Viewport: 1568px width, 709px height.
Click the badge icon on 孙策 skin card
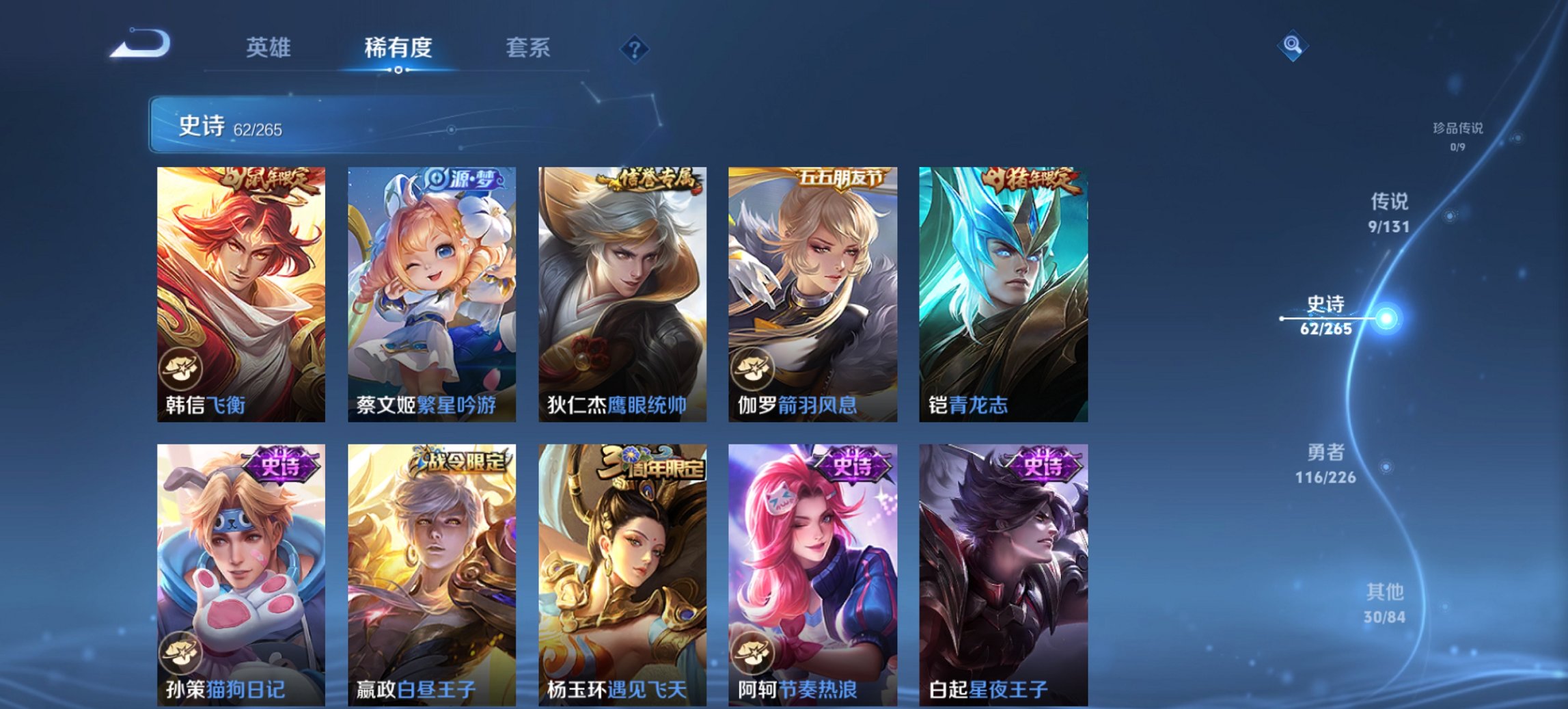181,653
